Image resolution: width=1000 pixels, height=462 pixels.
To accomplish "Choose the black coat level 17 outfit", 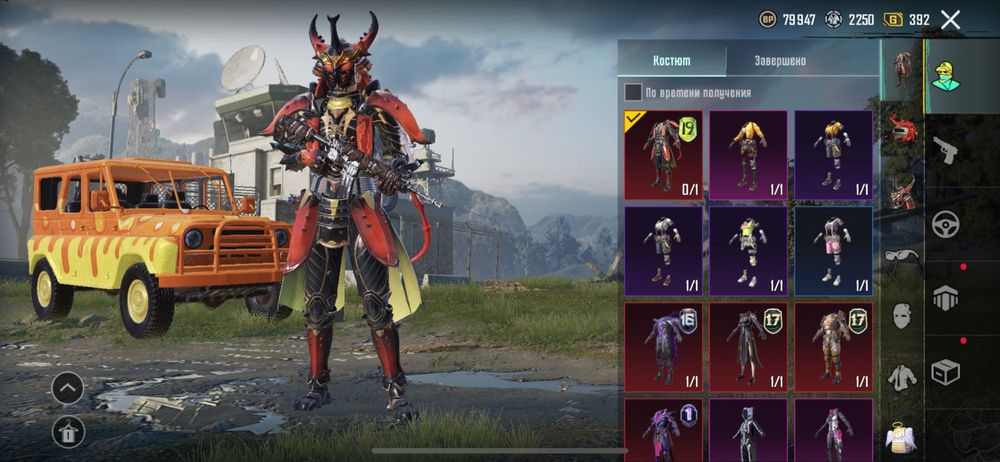I will pos(749,347).
